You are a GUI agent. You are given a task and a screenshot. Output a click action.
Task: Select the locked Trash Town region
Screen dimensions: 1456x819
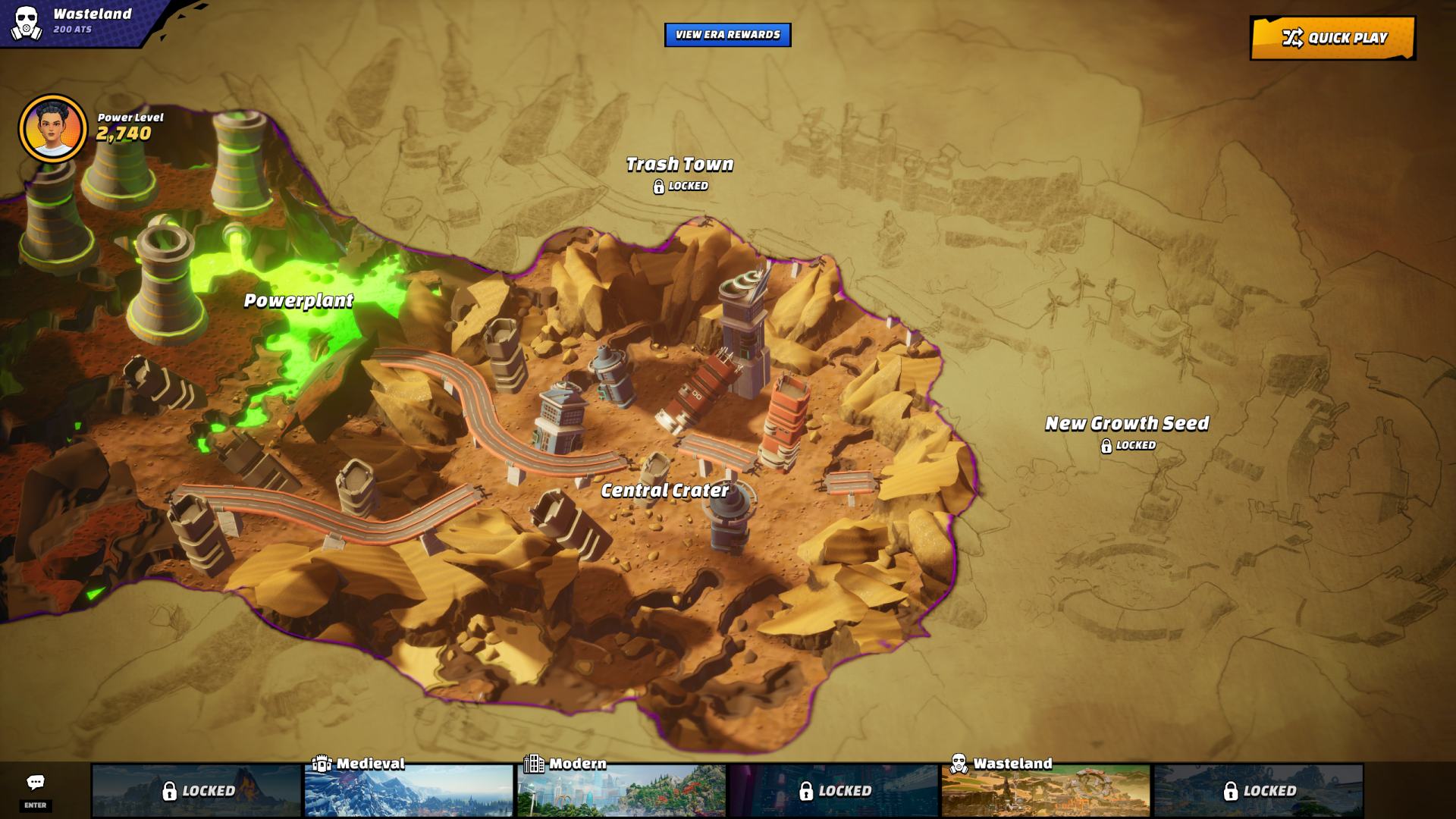679,165
